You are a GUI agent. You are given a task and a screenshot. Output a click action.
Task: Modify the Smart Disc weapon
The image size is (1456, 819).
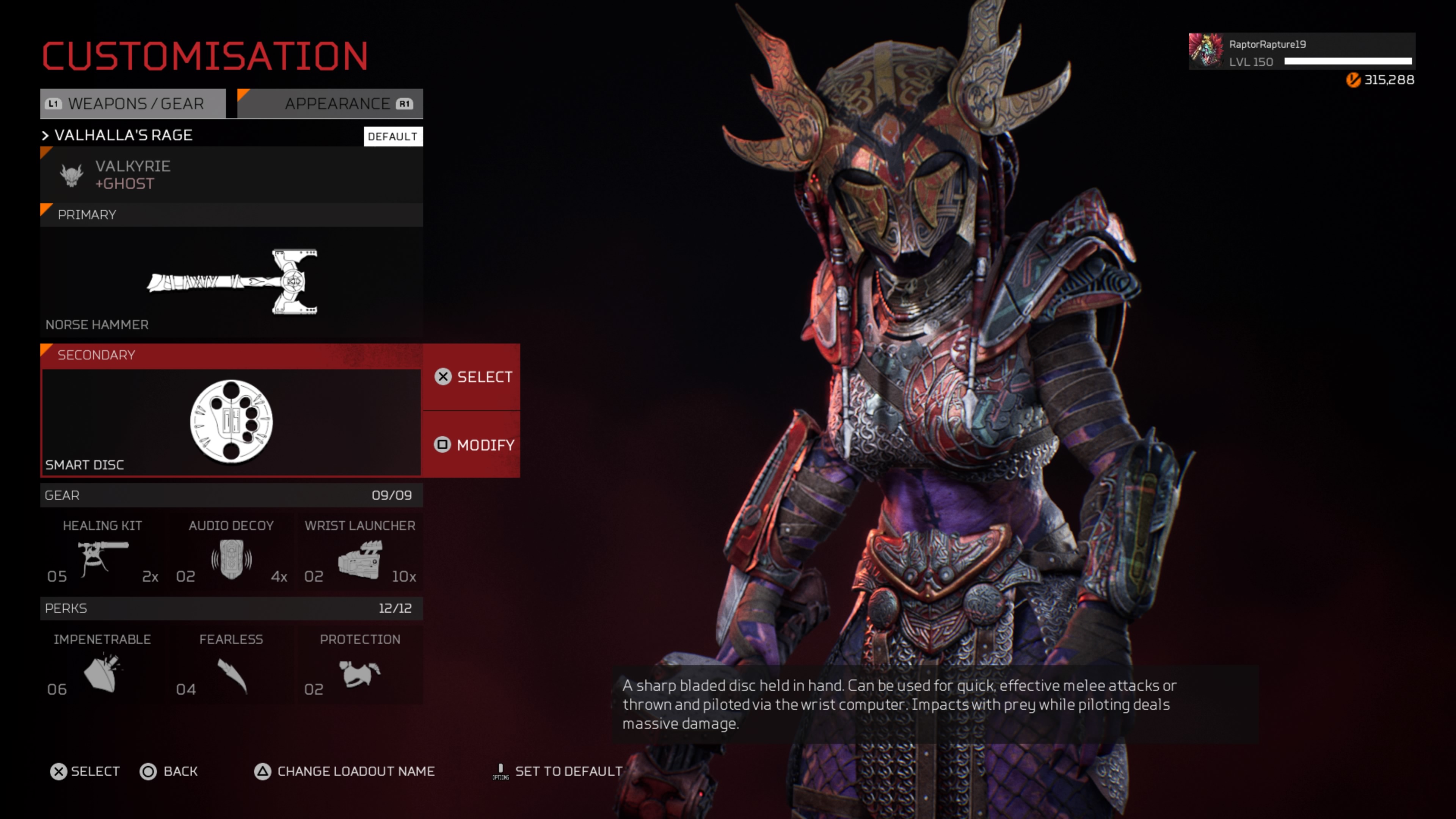coord(474,445)
